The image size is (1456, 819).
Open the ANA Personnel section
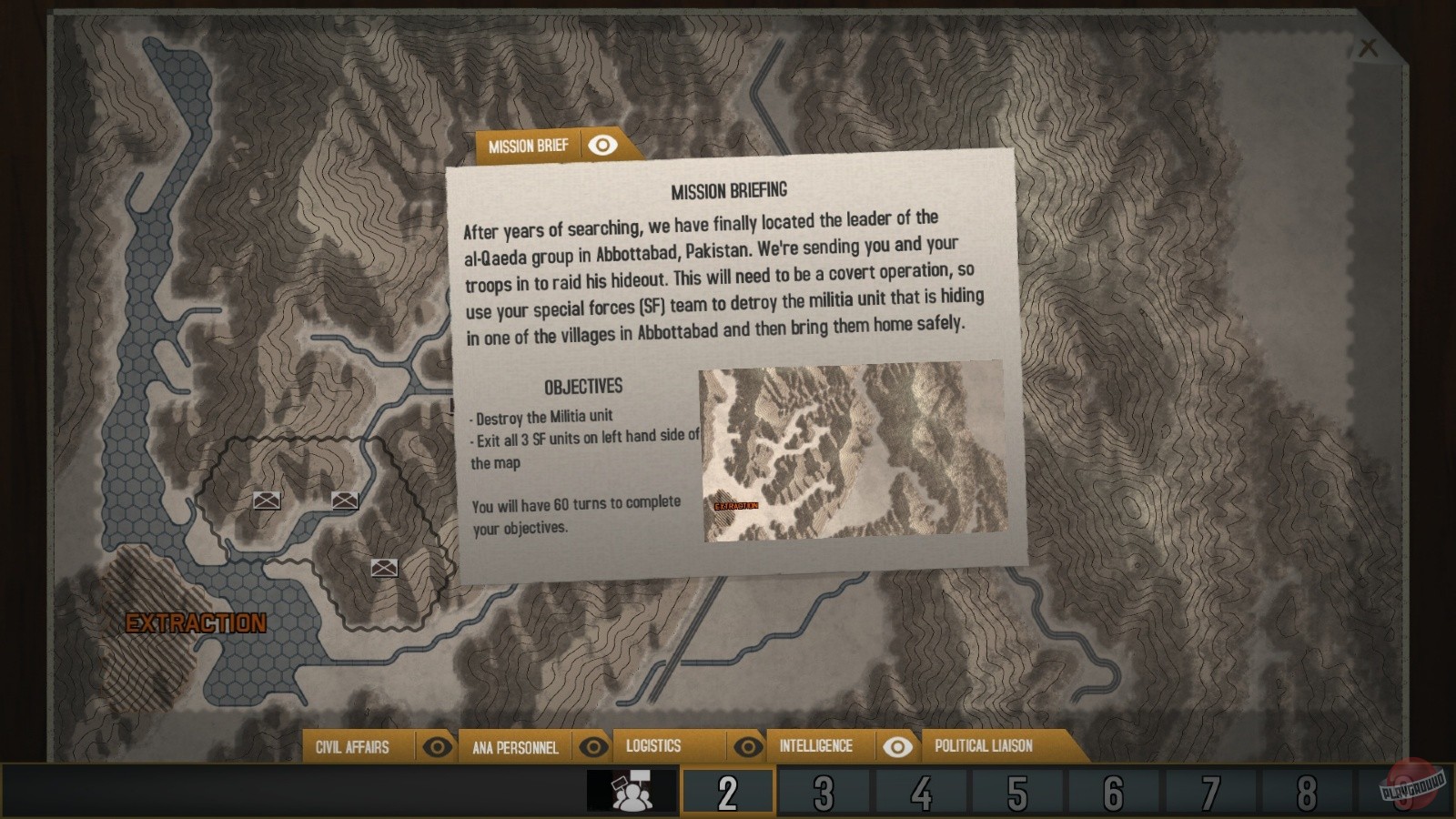coord(516,746)
